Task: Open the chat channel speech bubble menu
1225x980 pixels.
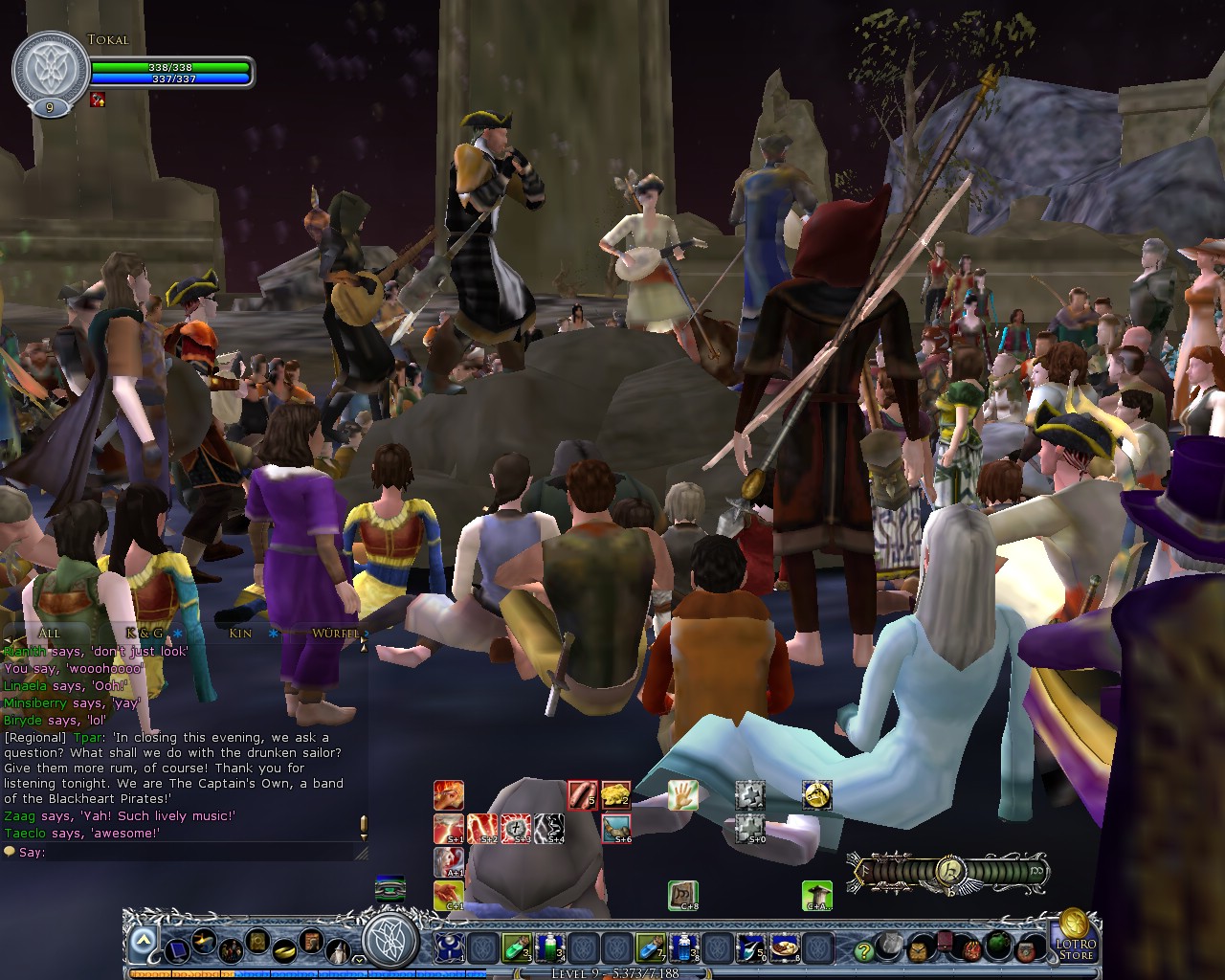Action: [9, 851]
